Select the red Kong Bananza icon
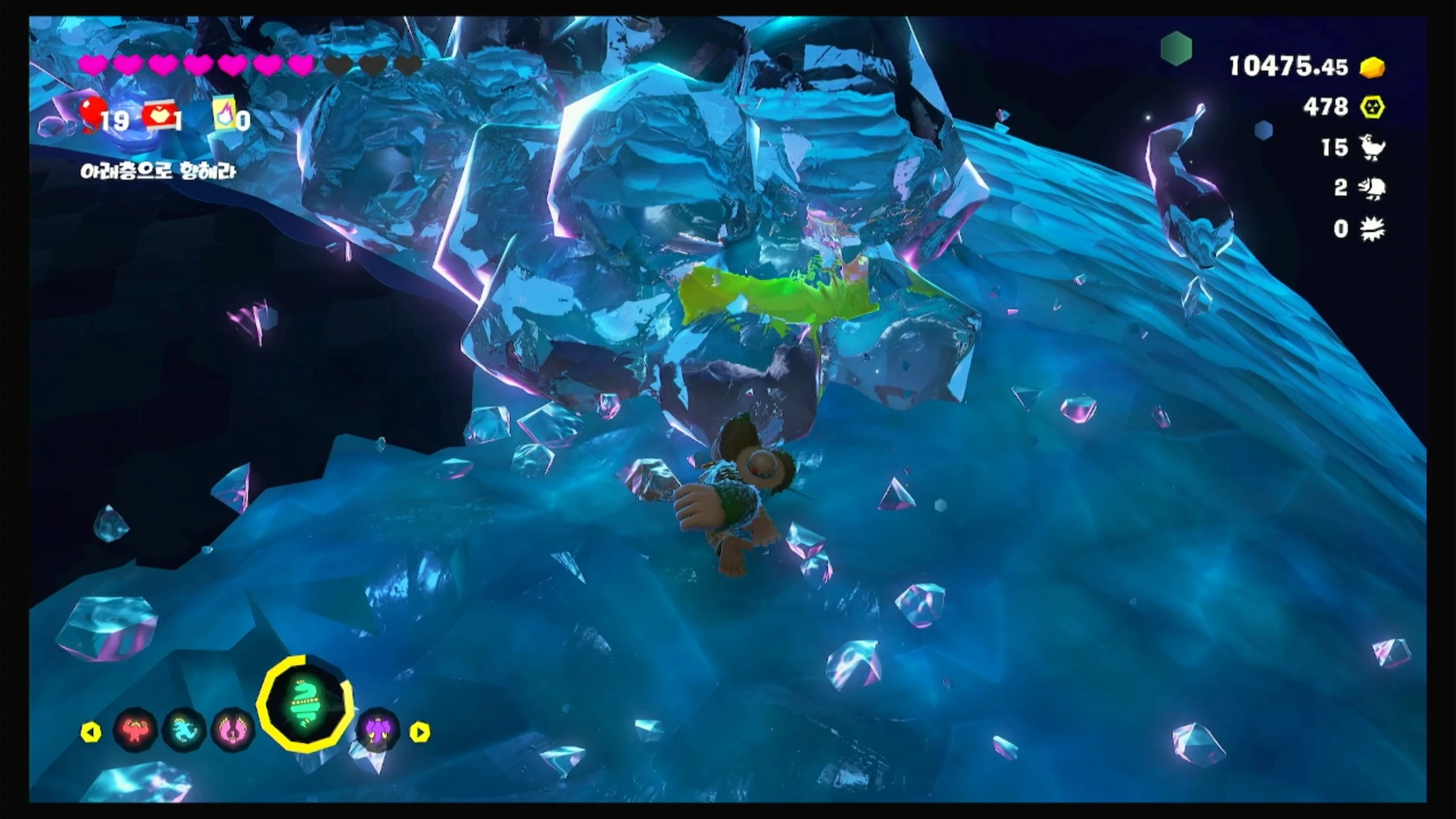Screen dimensions: 1456x819 135,730
